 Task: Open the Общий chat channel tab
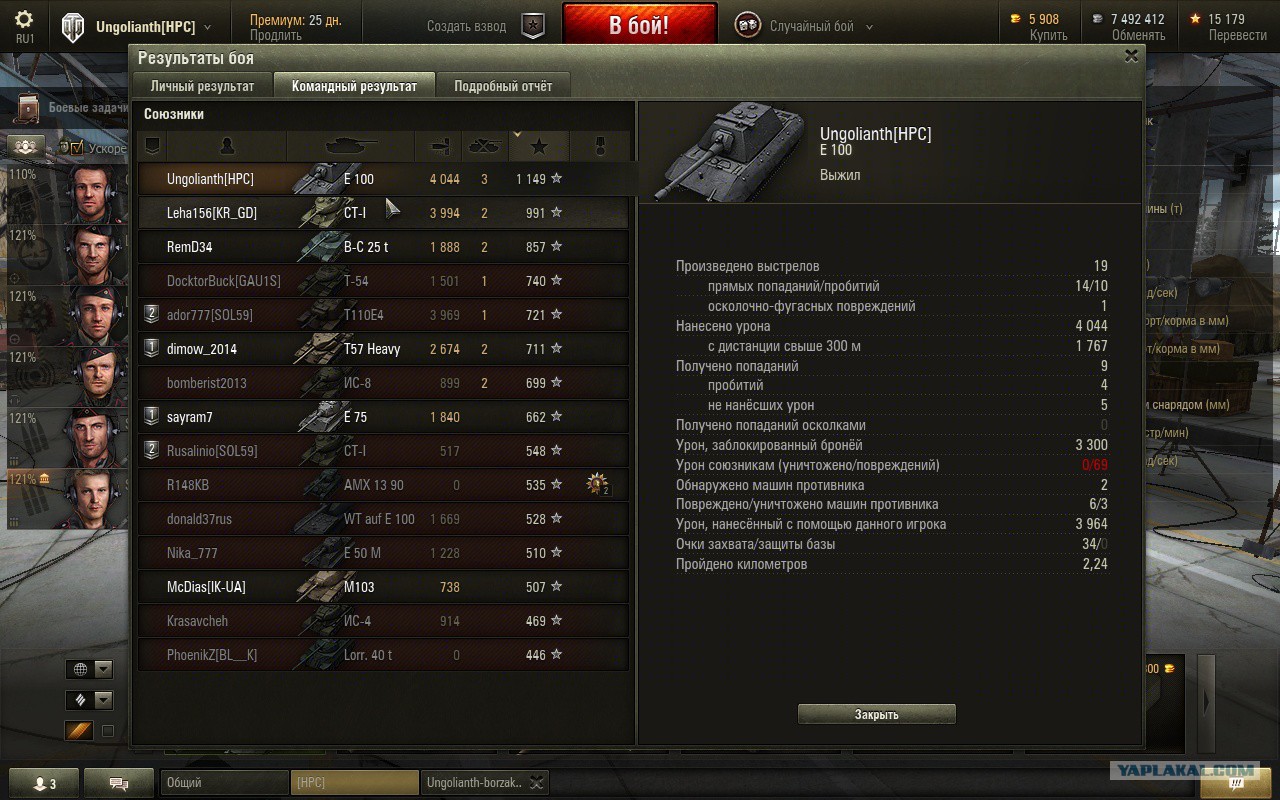(x=223, y=783)
